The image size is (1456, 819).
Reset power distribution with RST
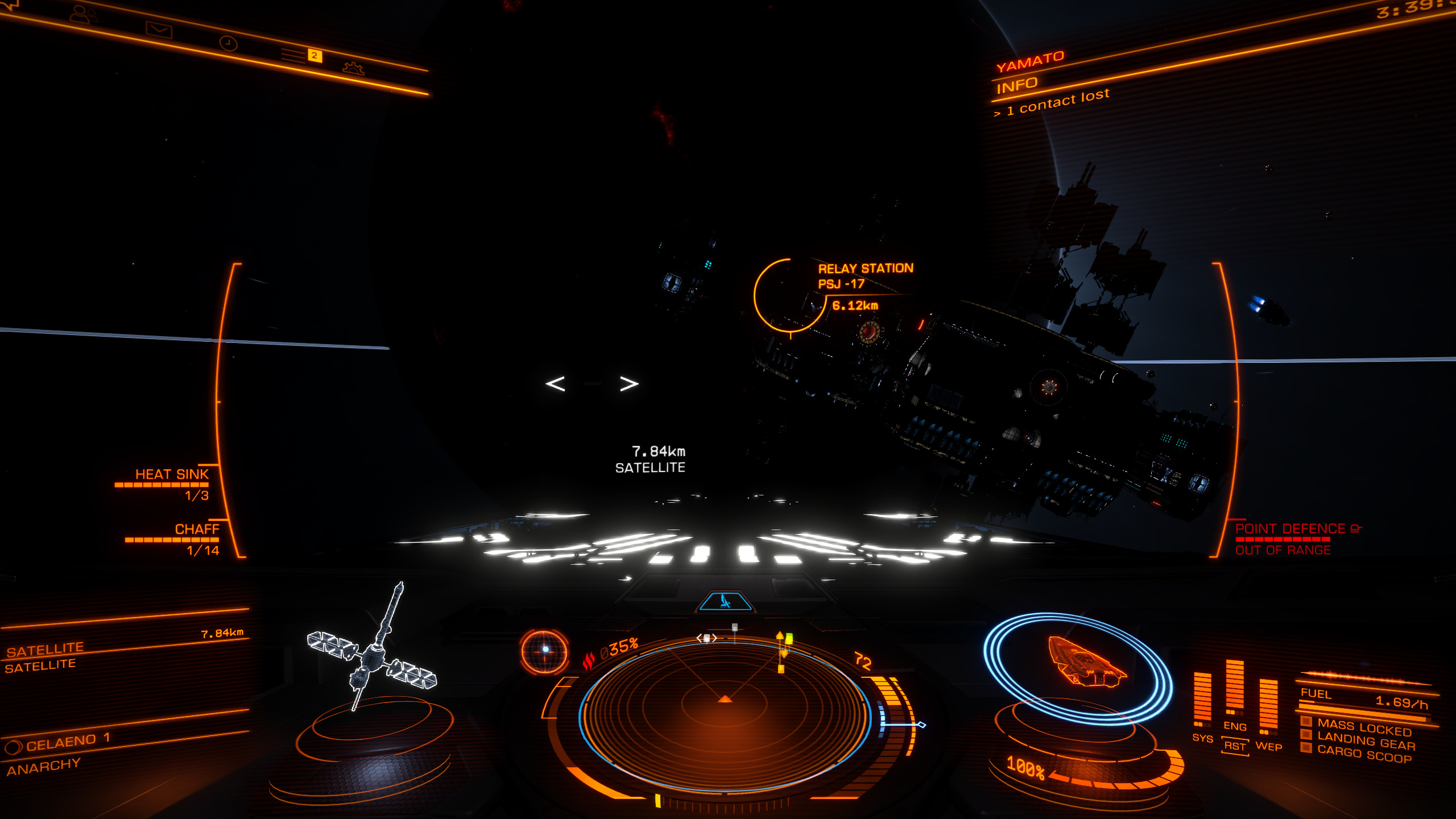point(1235,746)
